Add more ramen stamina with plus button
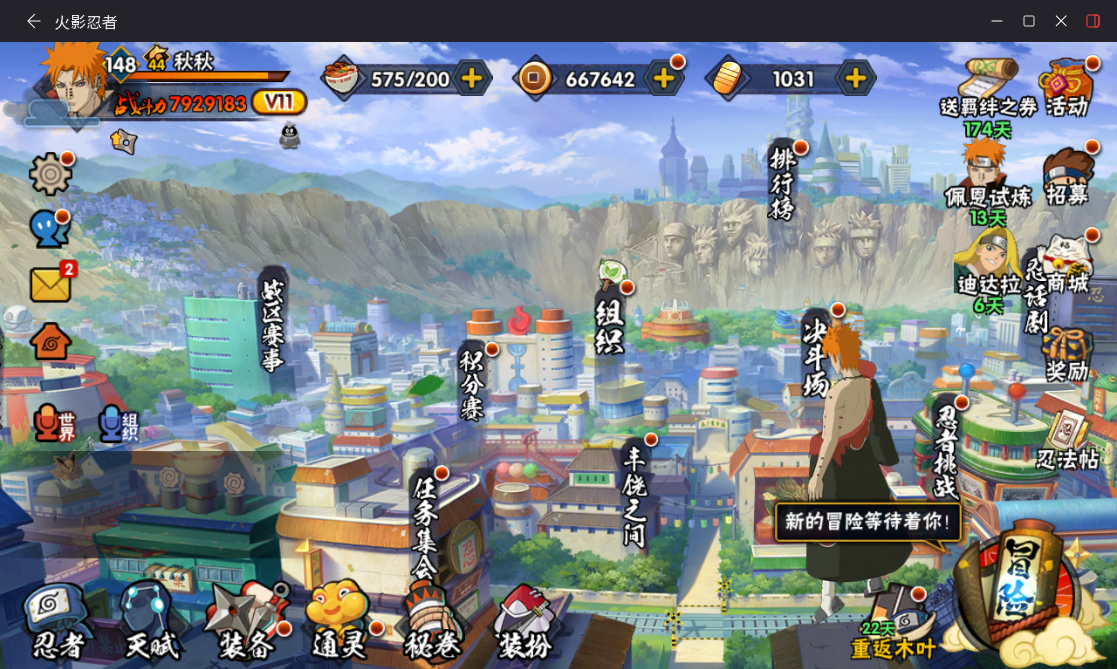Image resolution: width=1117 pixels, height=669 pixels. pos(472,78)
